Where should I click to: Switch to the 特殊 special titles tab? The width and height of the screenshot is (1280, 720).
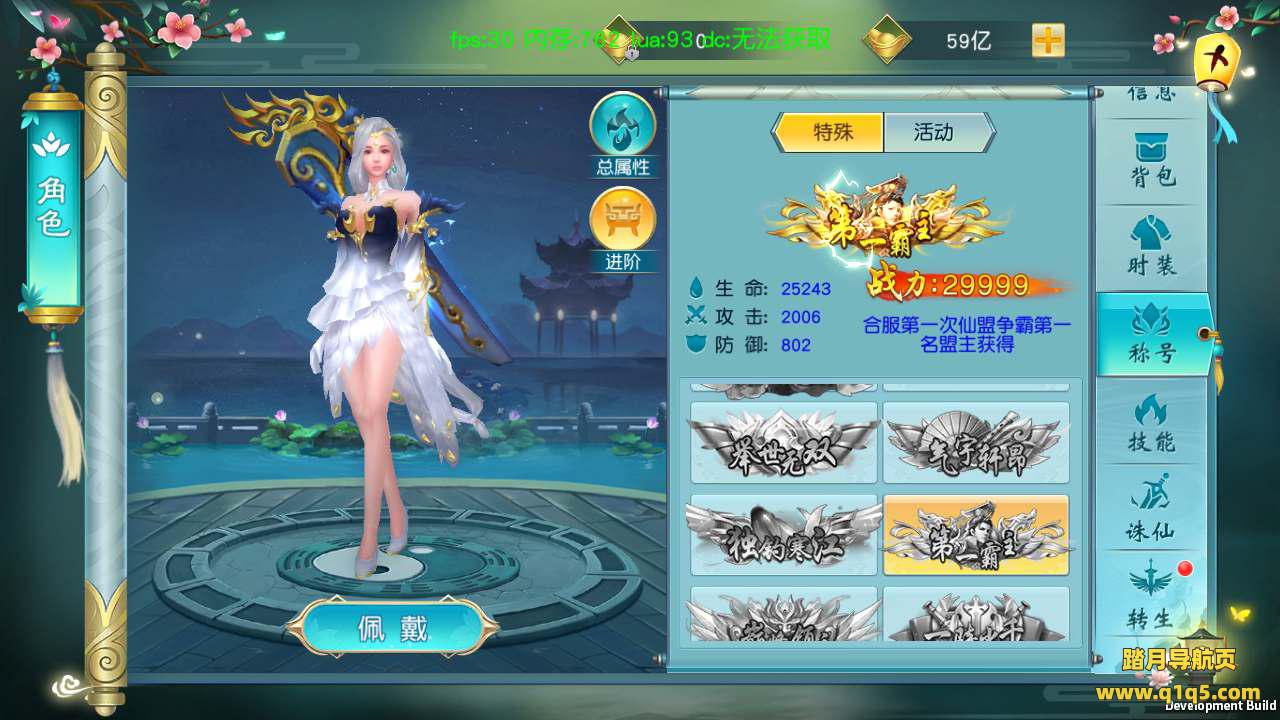[x=830, y=132]
